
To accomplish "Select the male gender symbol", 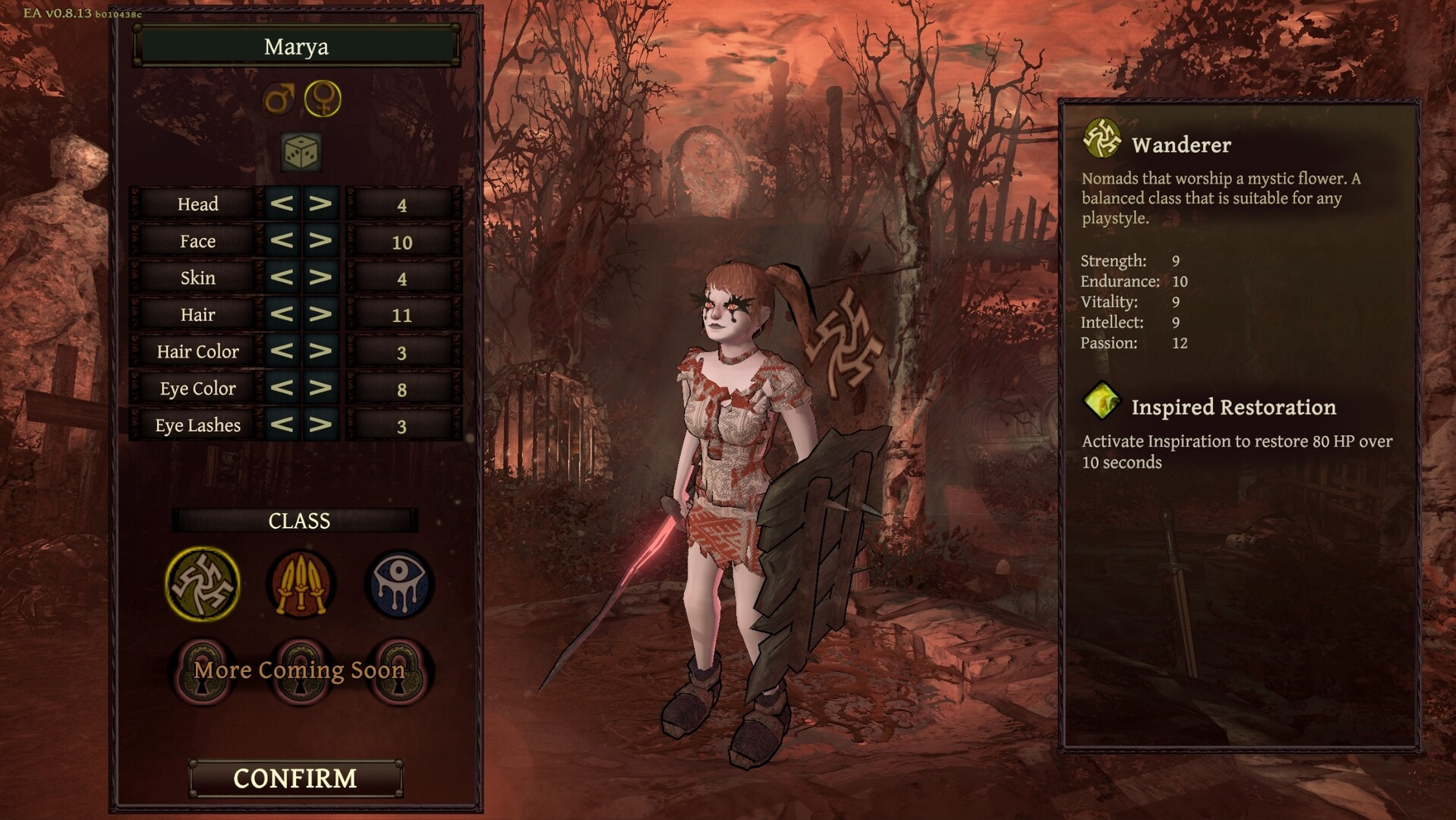I will point(279,99).
